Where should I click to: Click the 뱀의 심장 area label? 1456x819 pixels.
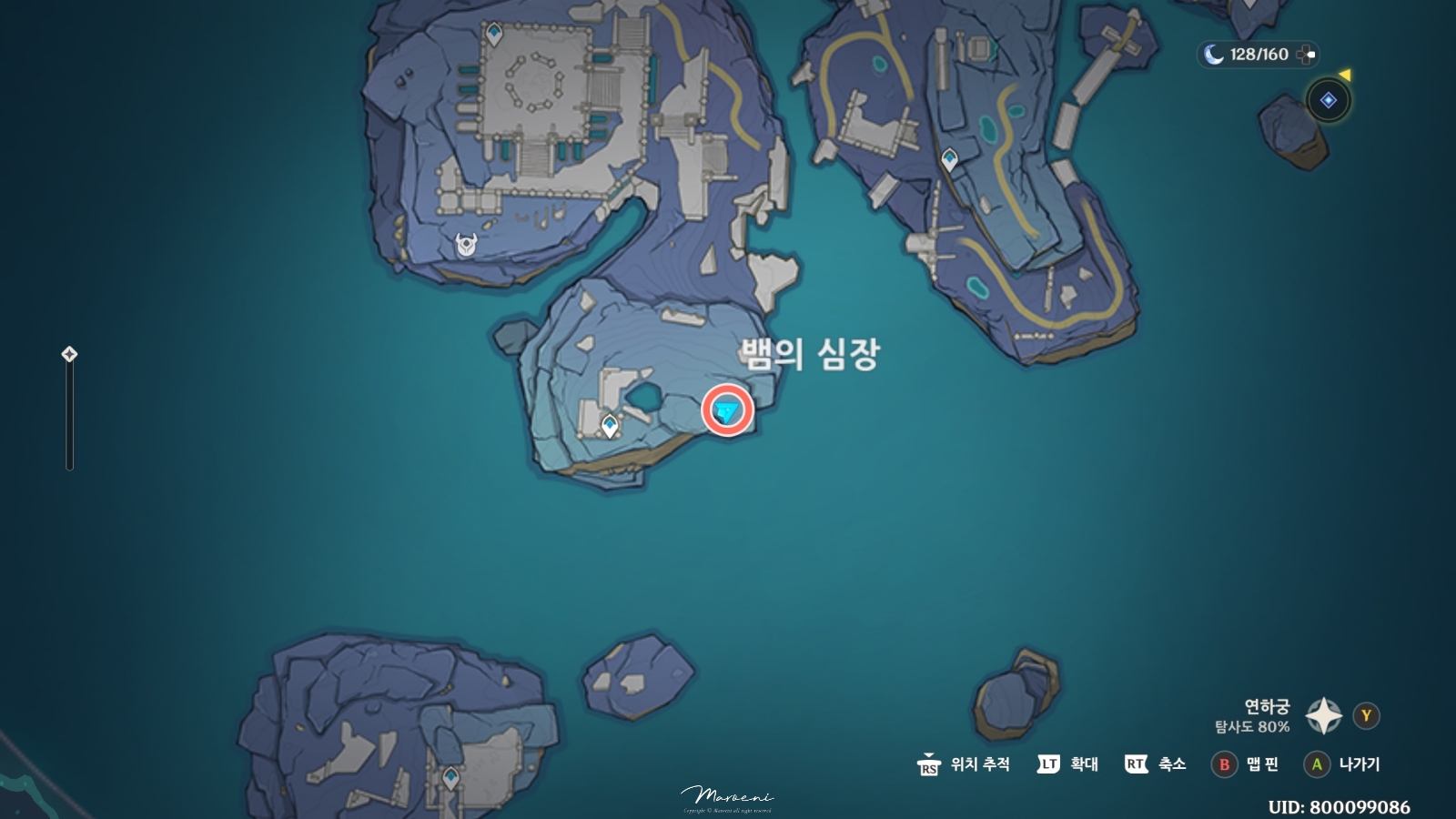[x=808, y=353]
